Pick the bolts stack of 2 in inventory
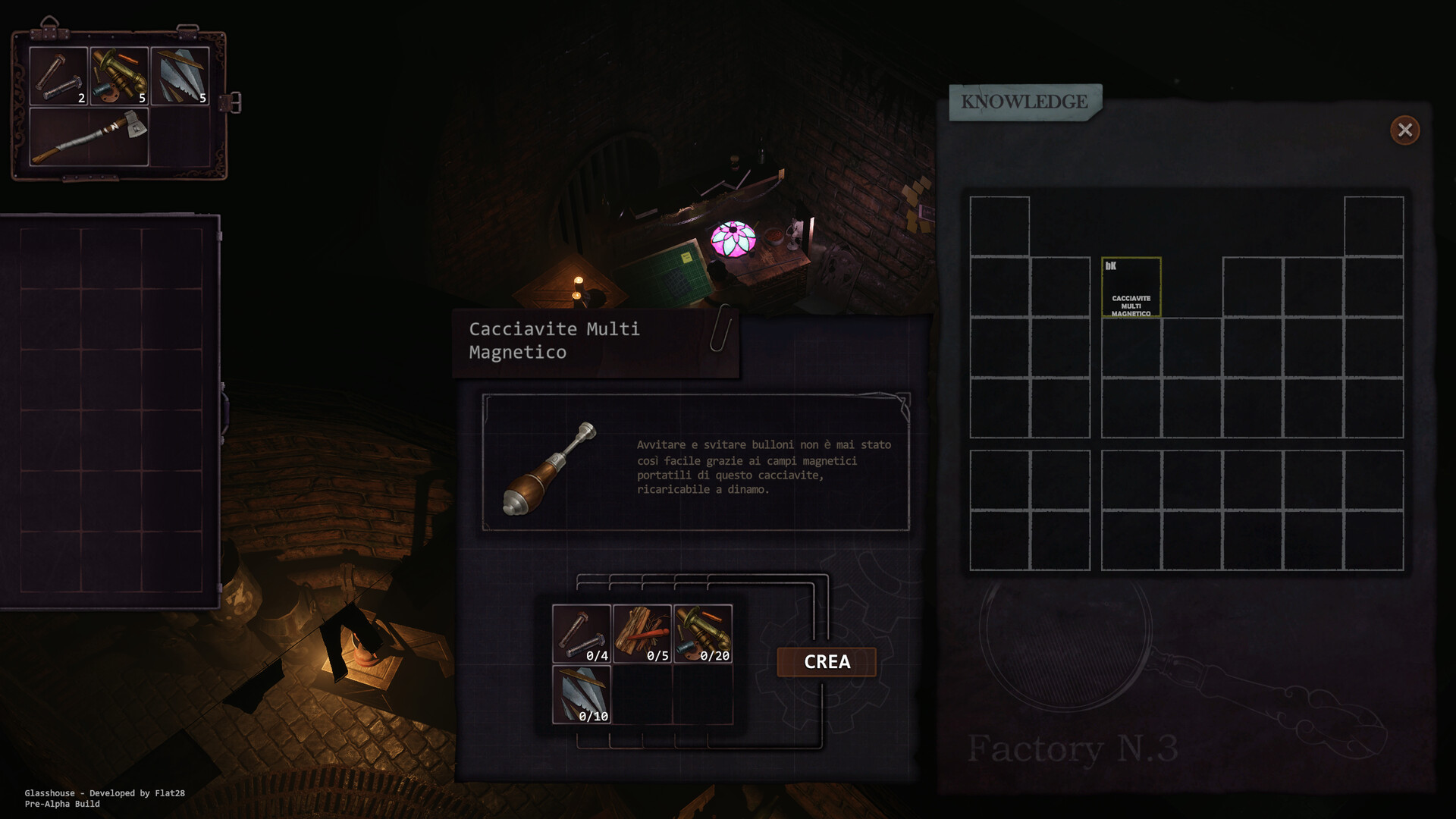 [x=58, y=76]
